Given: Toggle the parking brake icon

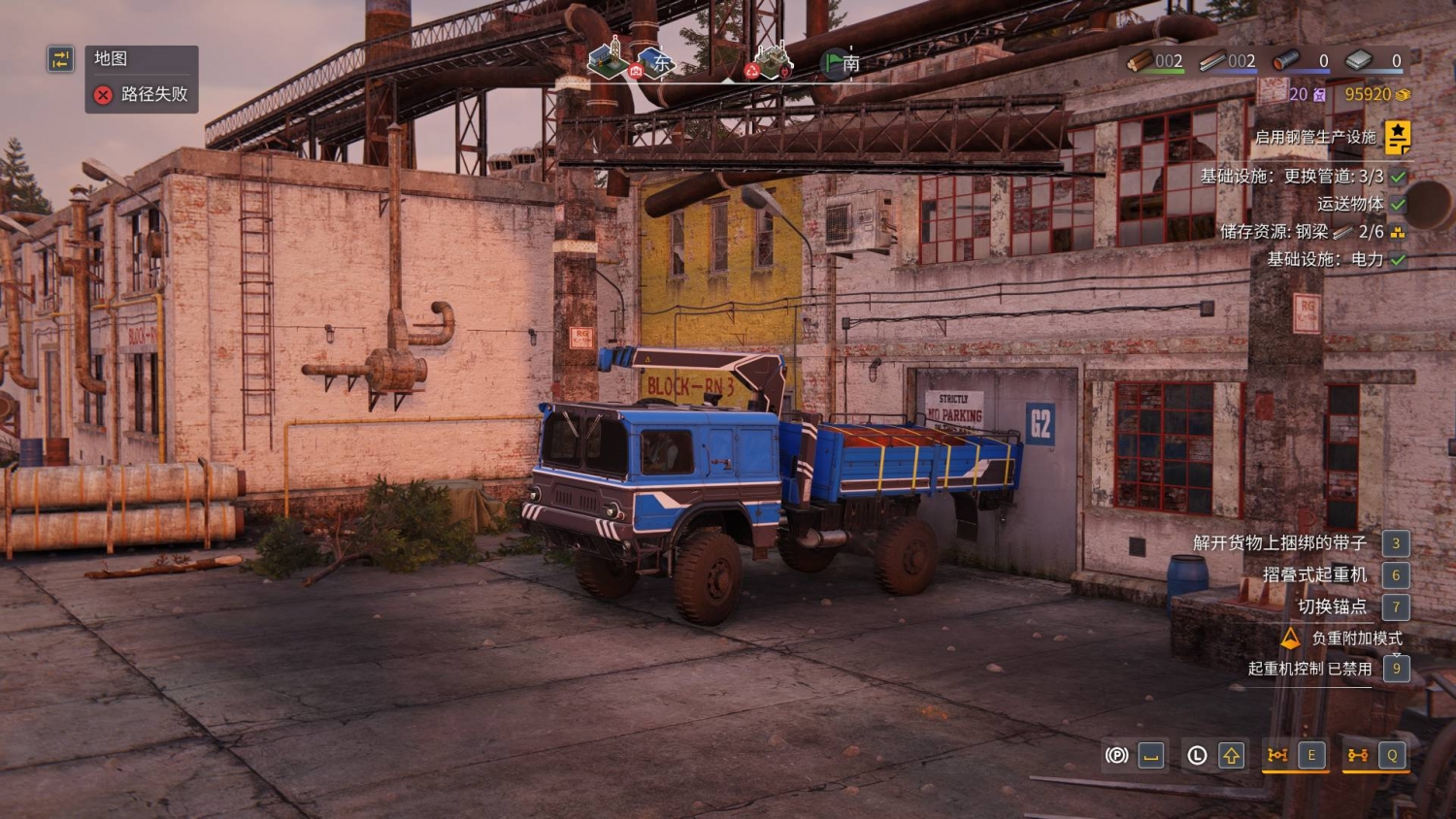Looking at the screenshot, I should 1117,755.
